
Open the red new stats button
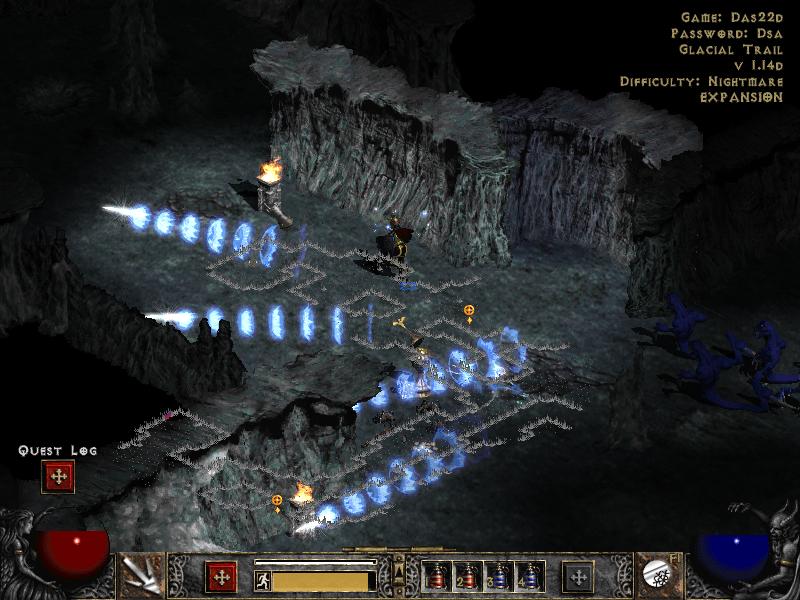click(222, 577)
